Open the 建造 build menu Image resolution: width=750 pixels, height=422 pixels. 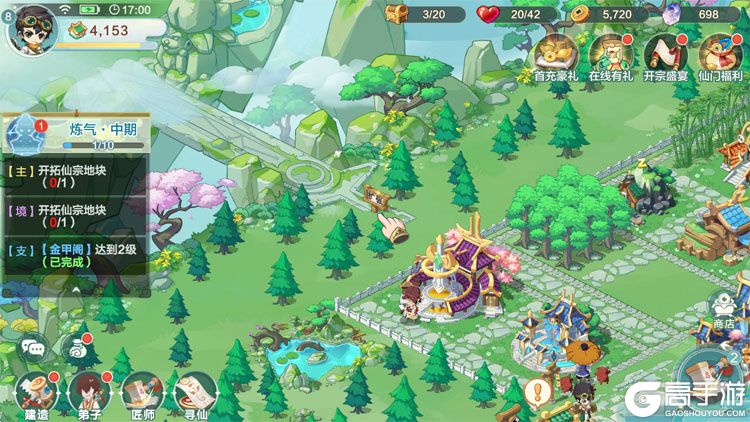tap(34, 394)
